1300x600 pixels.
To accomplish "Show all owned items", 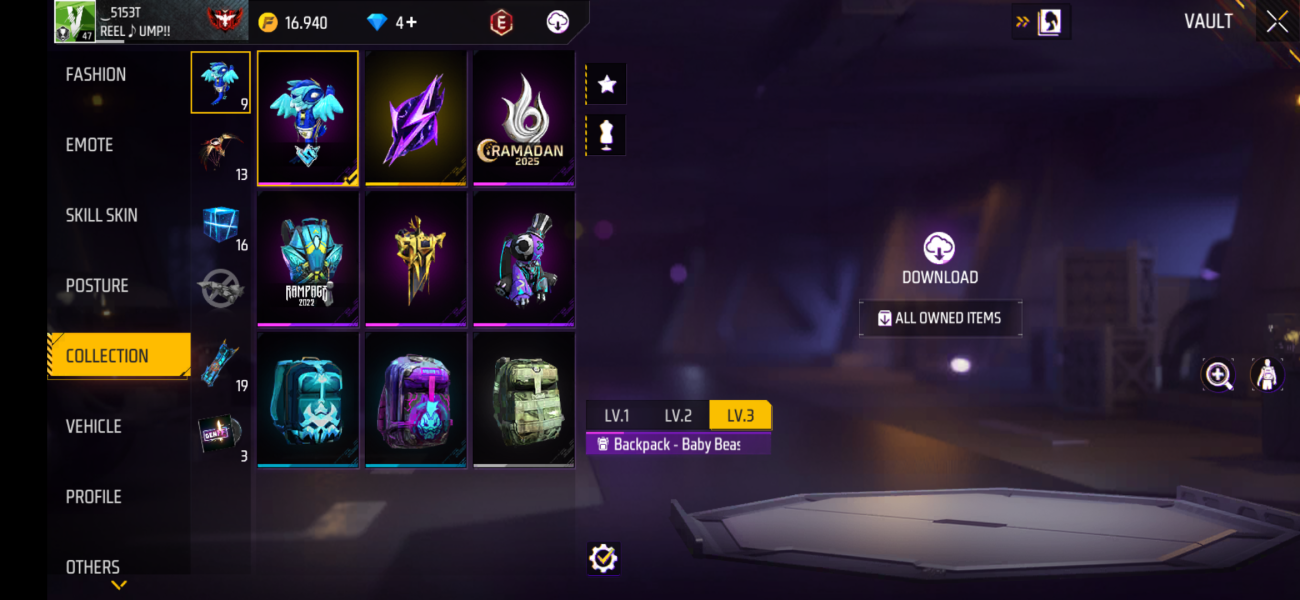I will [x=940, y=318].
